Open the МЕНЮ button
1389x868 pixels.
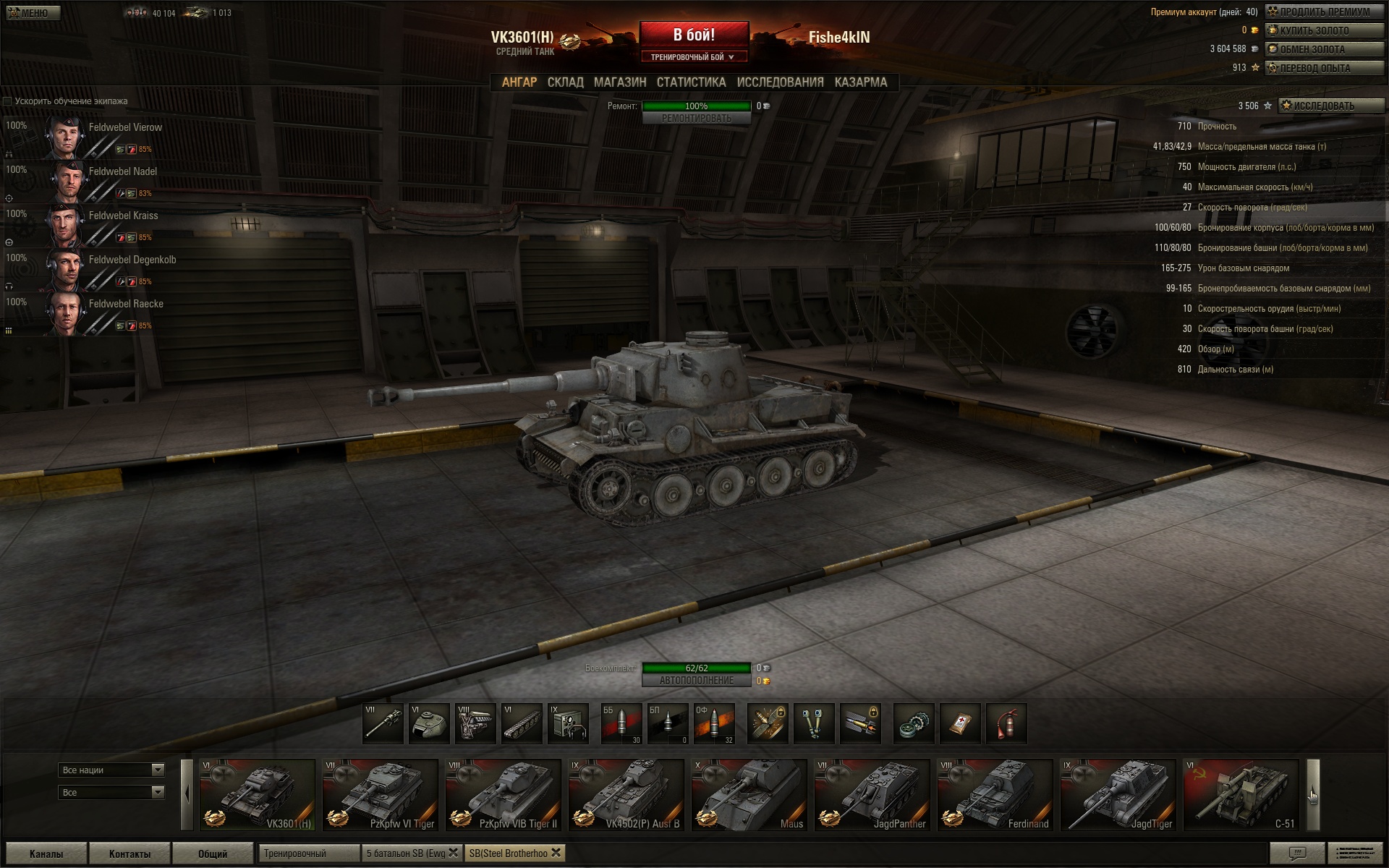pyautogui.click(x=33, y=13)
